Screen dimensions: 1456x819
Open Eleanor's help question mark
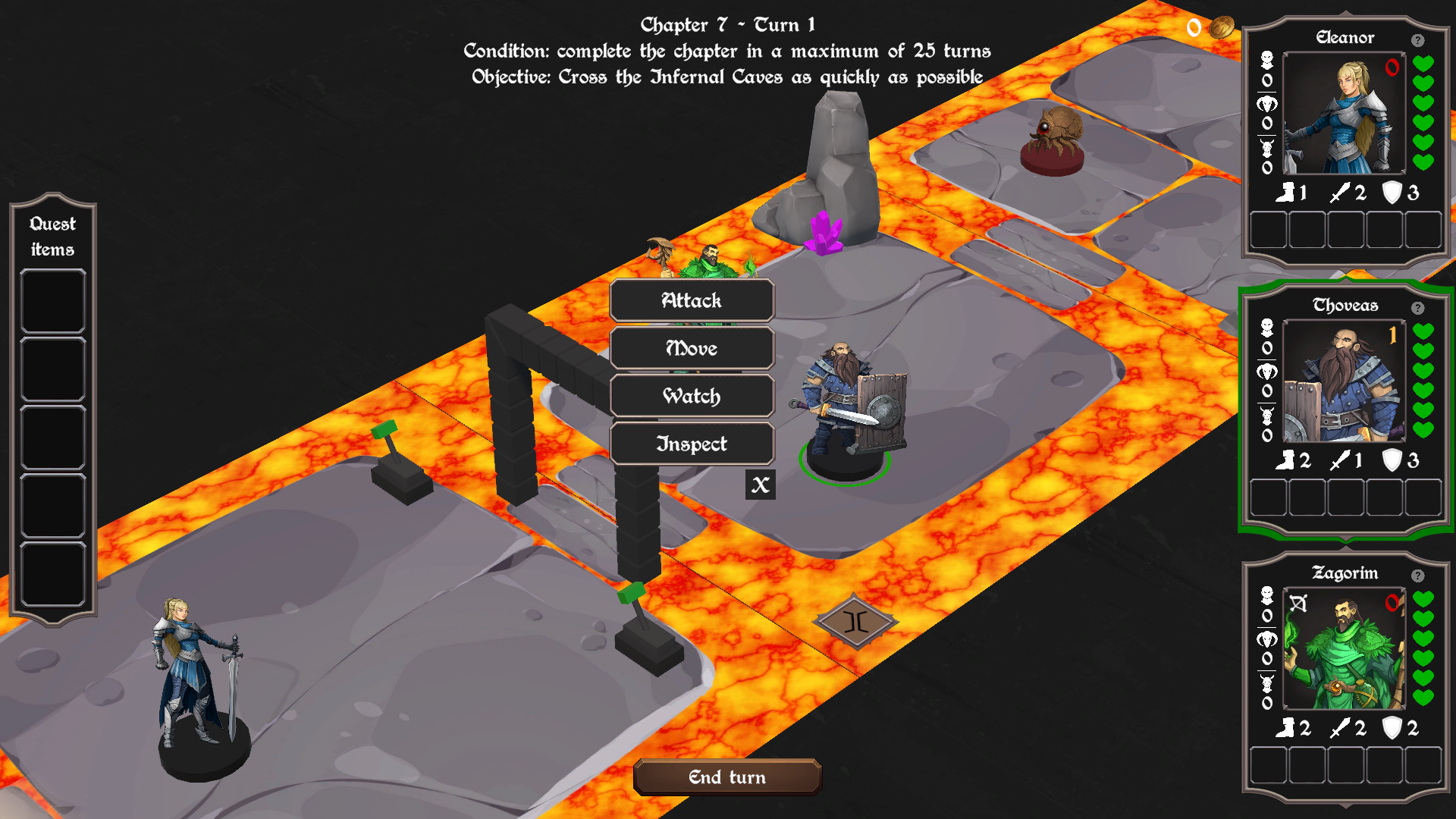[1417, 40]
